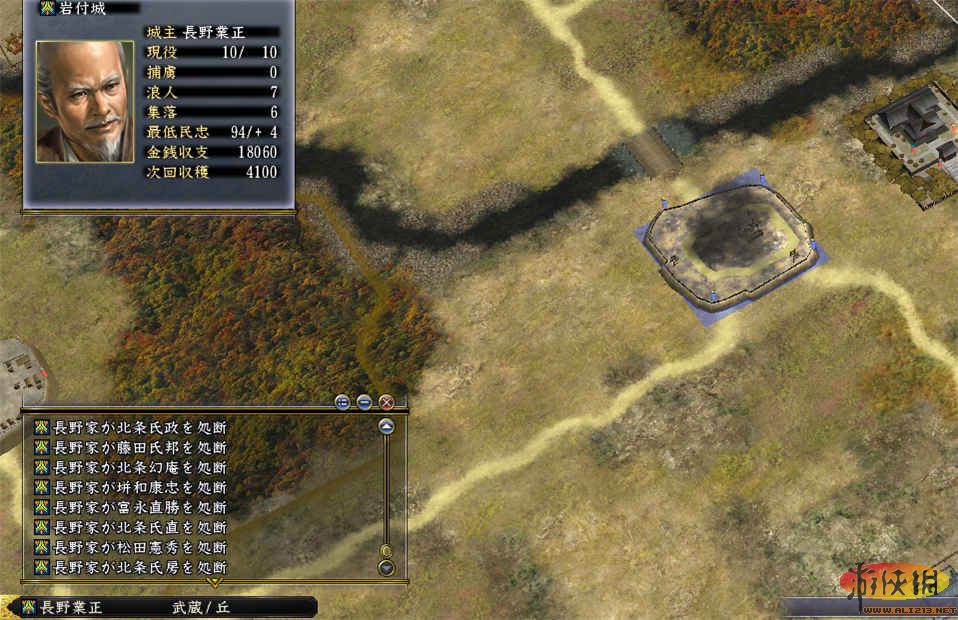
Task: Open the log entry mentioning 北条幻庵
Action: coord(140,467)
